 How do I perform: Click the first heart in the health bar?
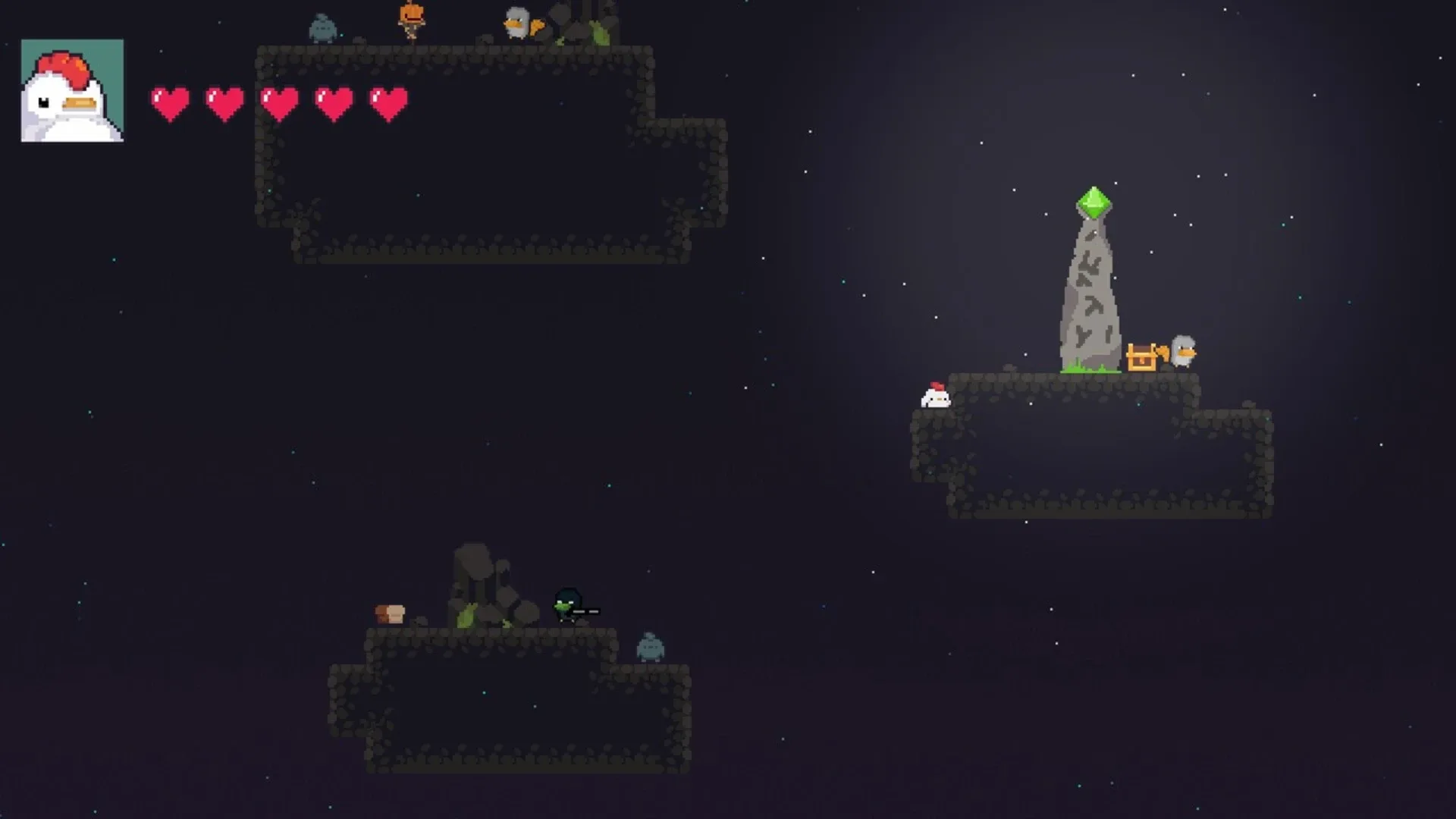pos(170,102)
